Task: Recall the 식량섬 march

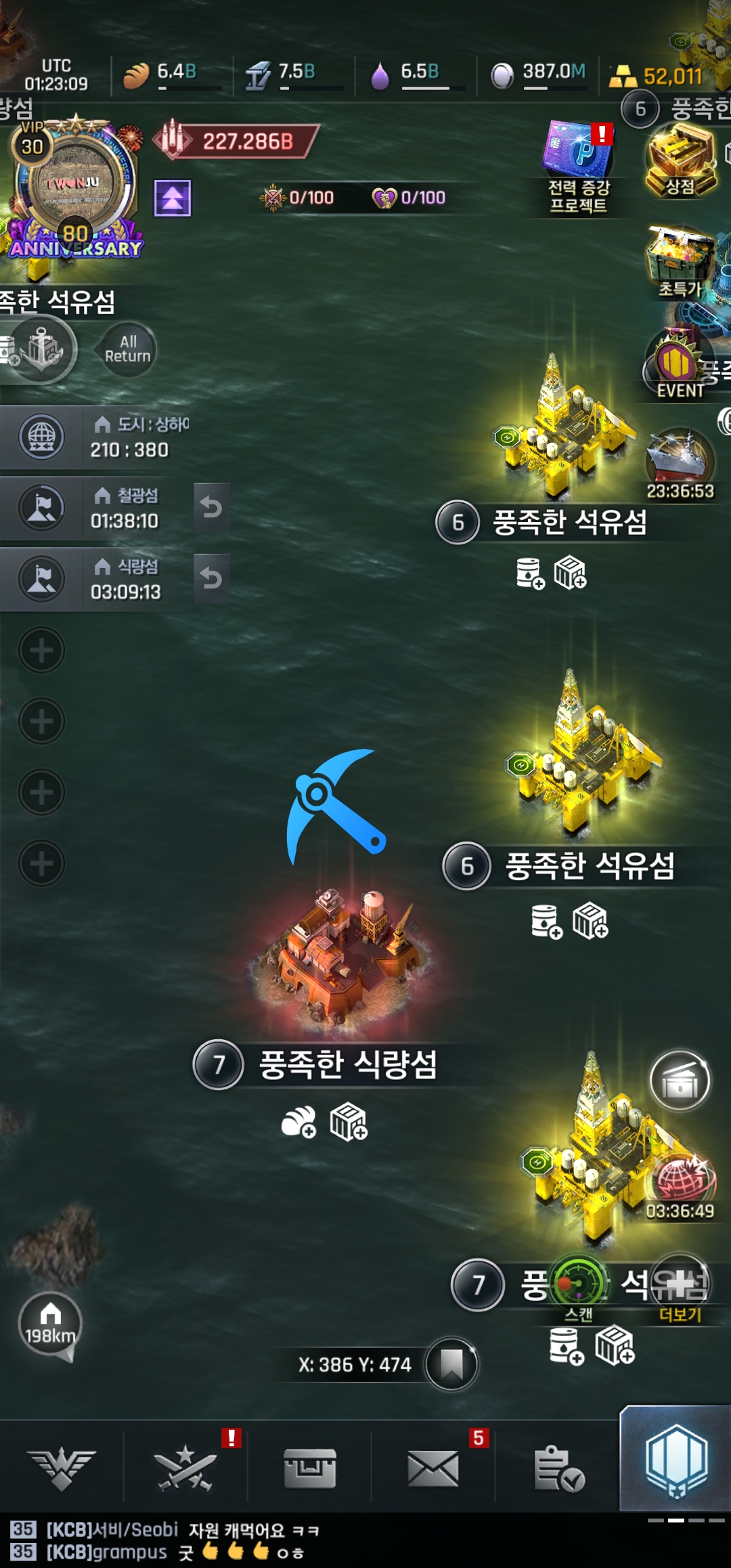Action: click(x=211, y=578)
